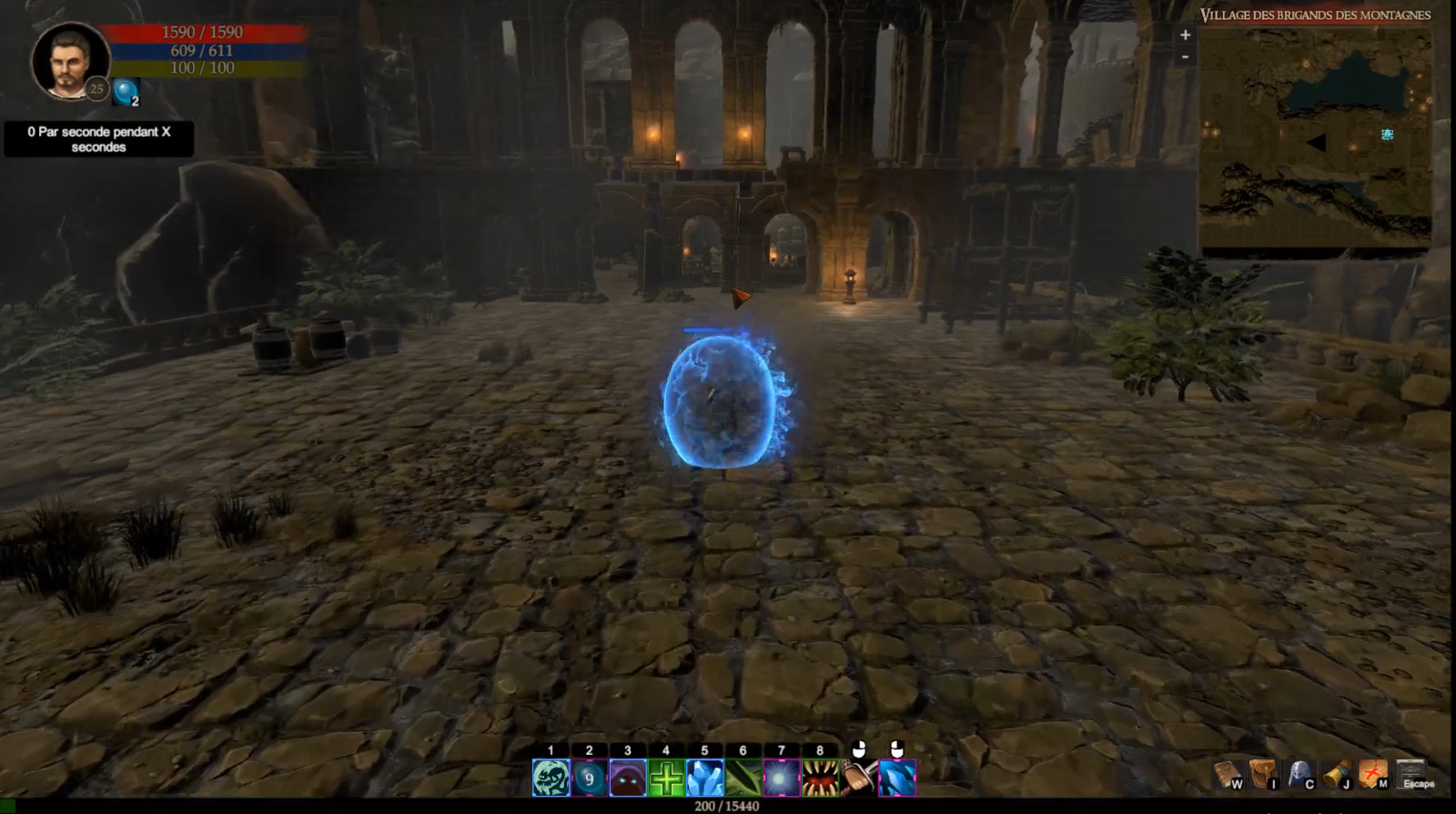Use the green cross healing spell in slot 4
The height and width of the screenshot is (814, 1456).
(x=666, y=779)
